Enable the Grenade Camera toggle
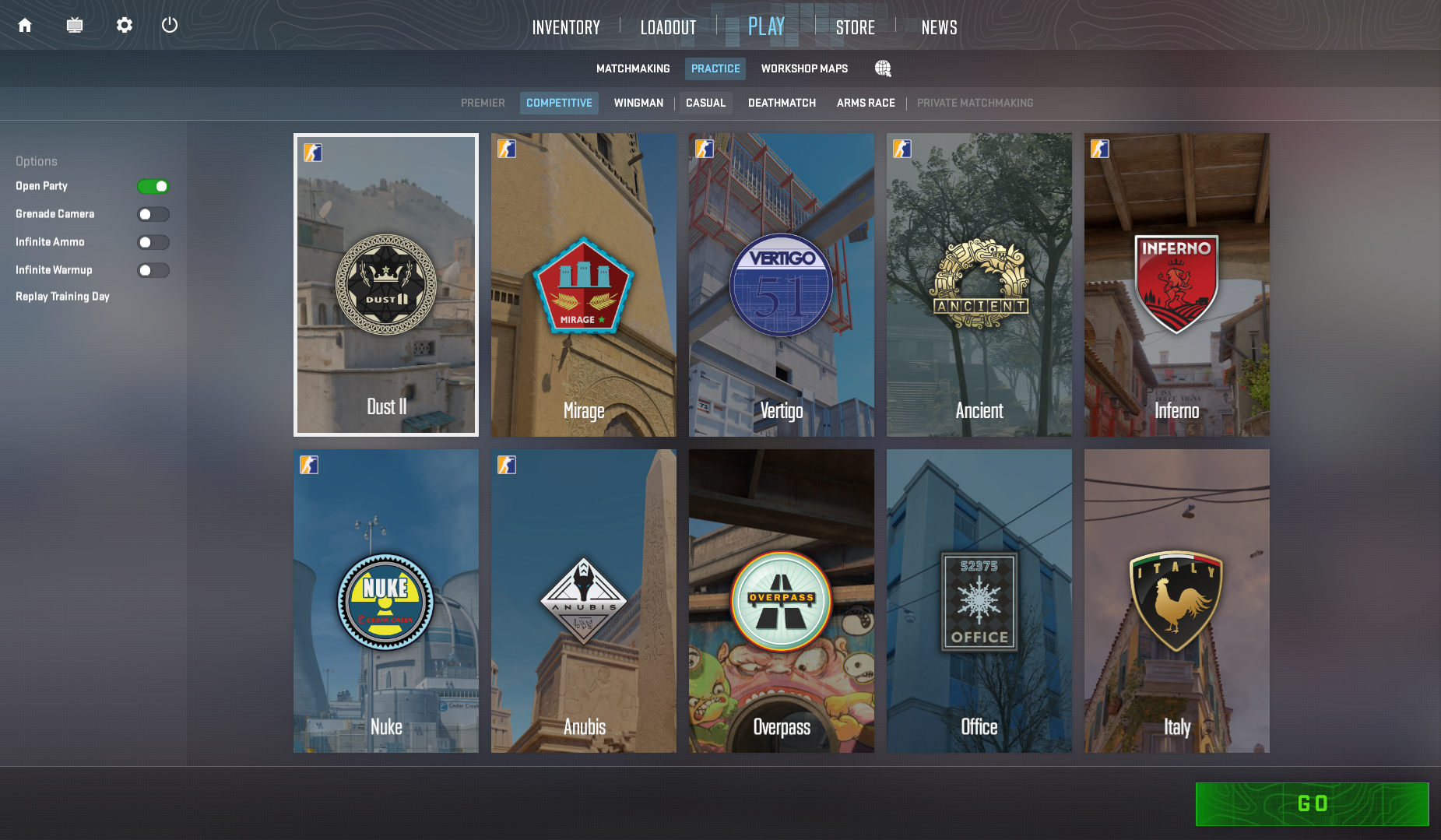This screenshot has width=1441, height=840. (x=153, y=214)
